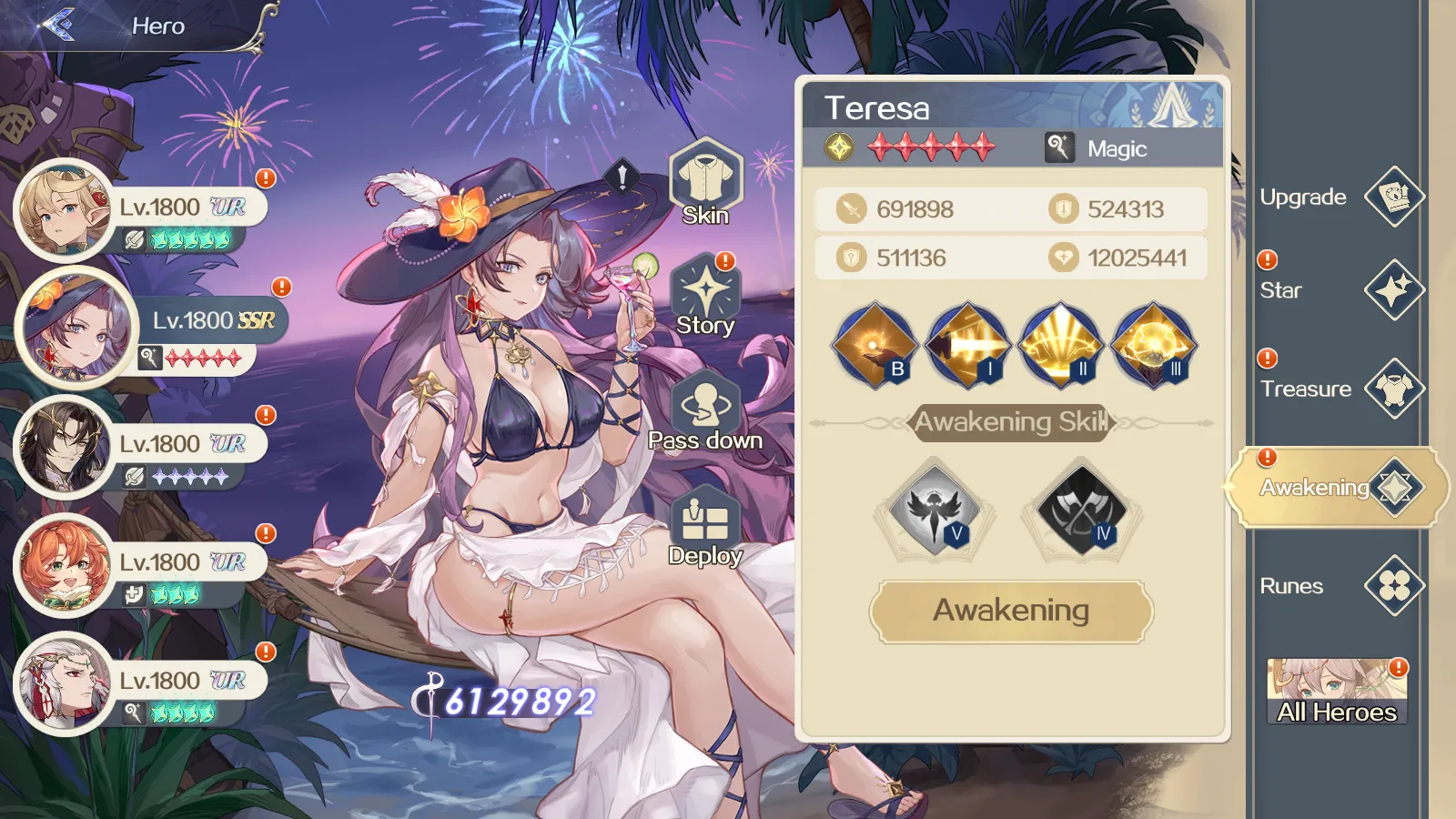This screenshot has width=1456, height=819.
Task: Switch to the Star tab
Action: click(x=1393, y=290)
